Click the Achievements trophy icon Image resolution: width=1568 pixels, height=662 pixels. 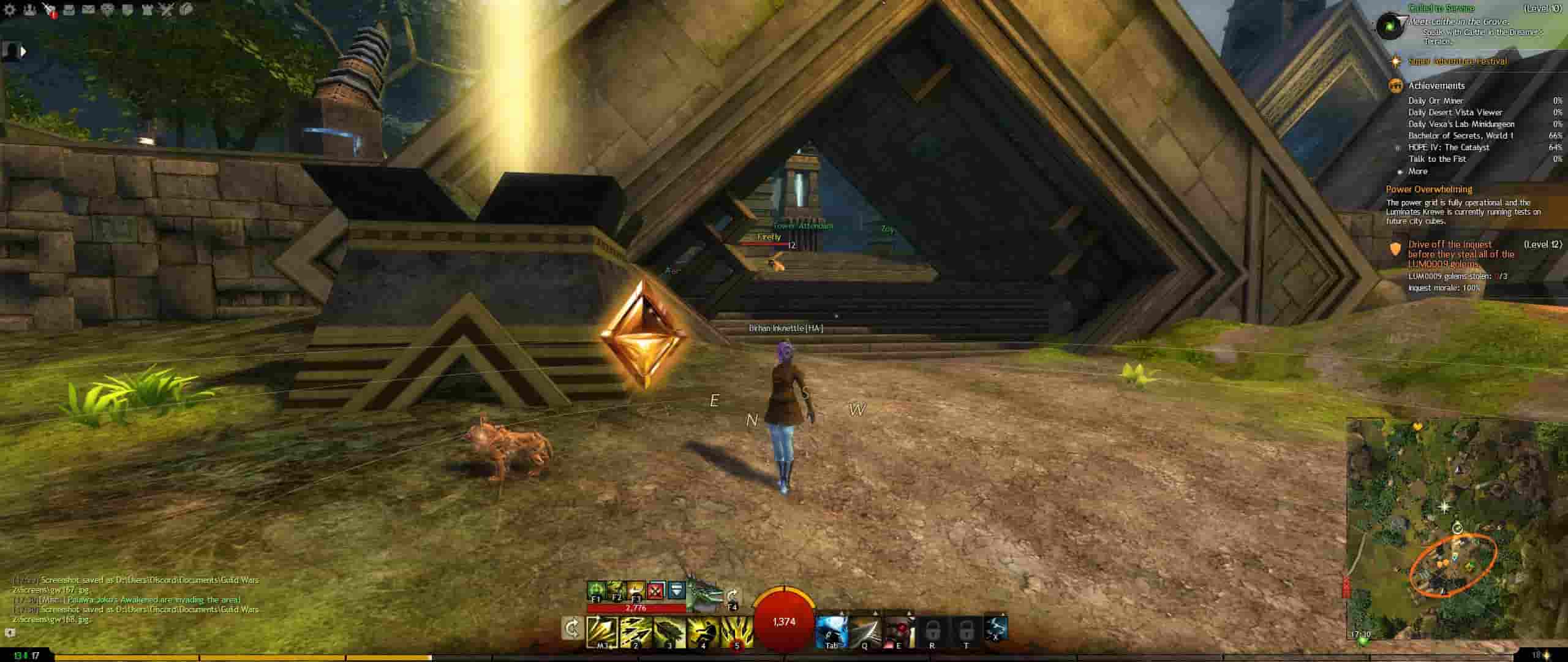click(1396, 85)
